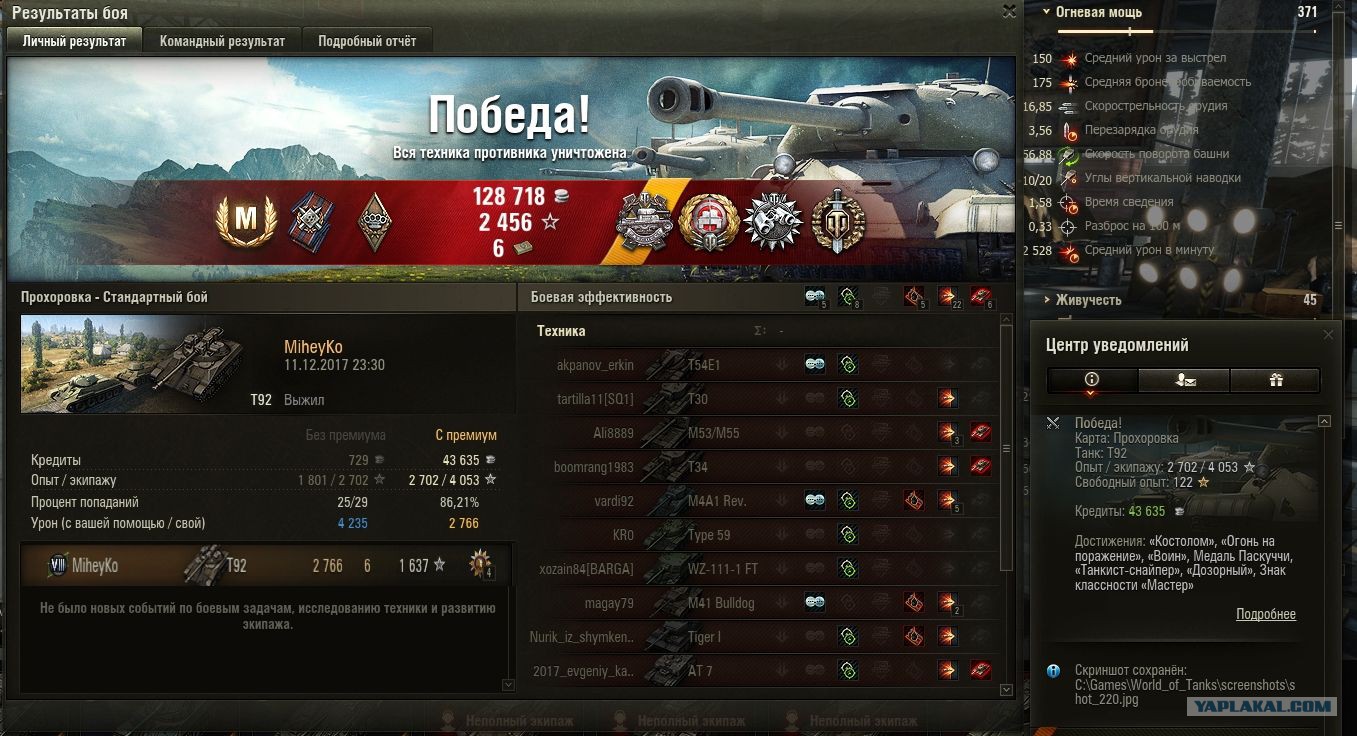Close the notification center panel
1357x736 pixels.
tap(1328, 335)
